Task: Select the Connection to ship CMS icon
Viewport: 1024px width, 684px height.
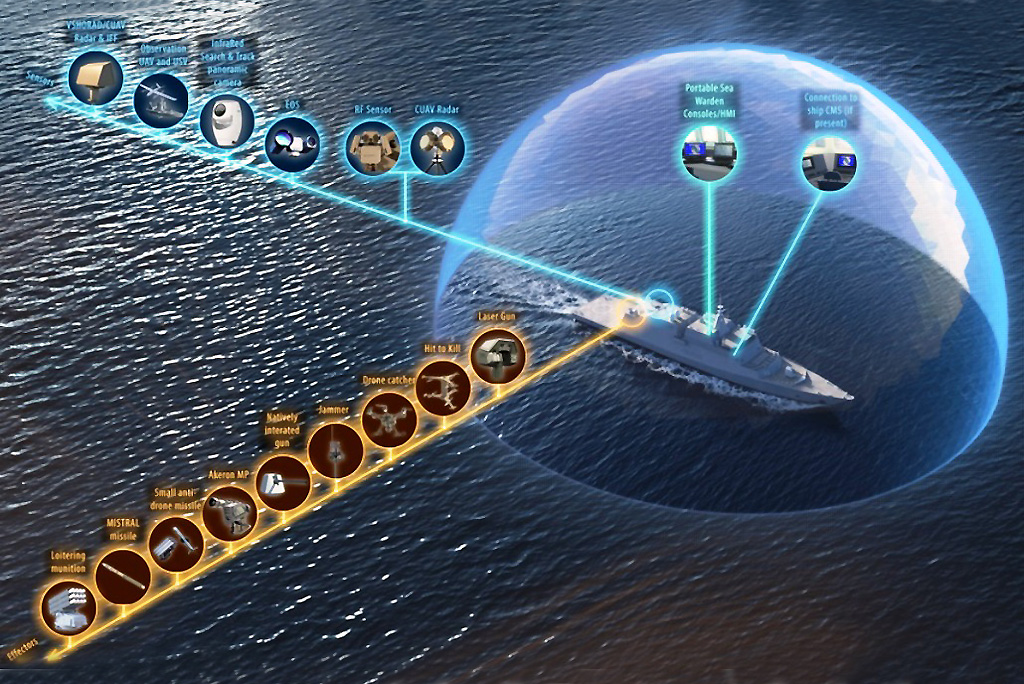Action: [x=829, y=163]
